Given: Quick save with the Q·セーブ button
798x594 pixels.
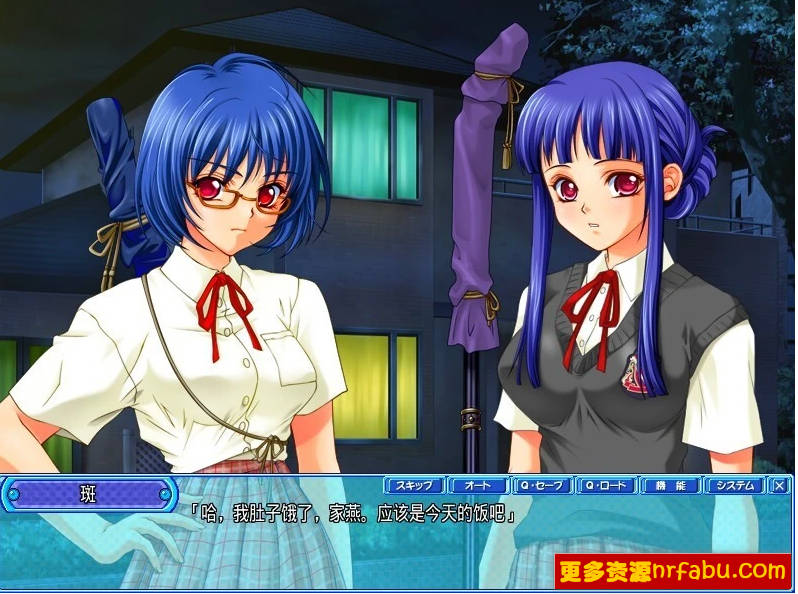Looking at the screenshot, I should tap(542, 486).
